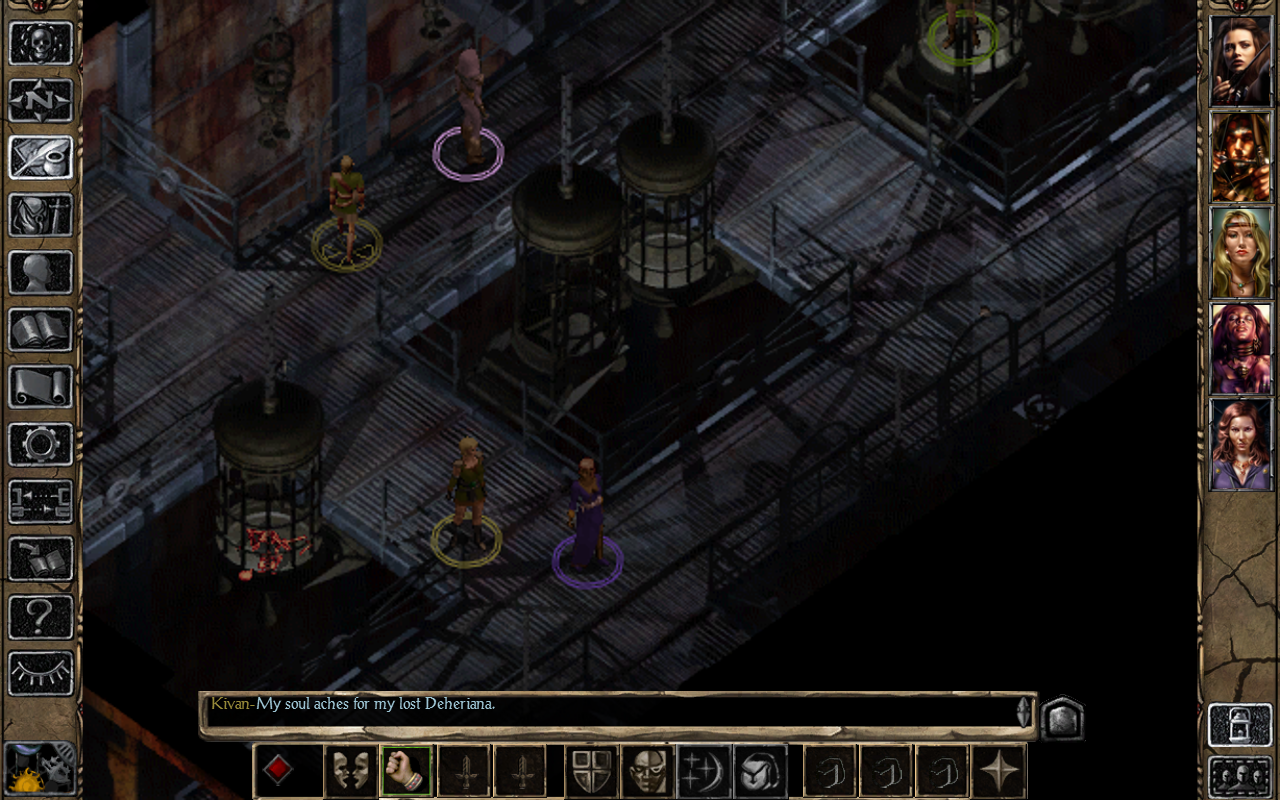Open the character record head-silhouette button
This screenshot has height=800, width=1280.
[x=41, y=272]
